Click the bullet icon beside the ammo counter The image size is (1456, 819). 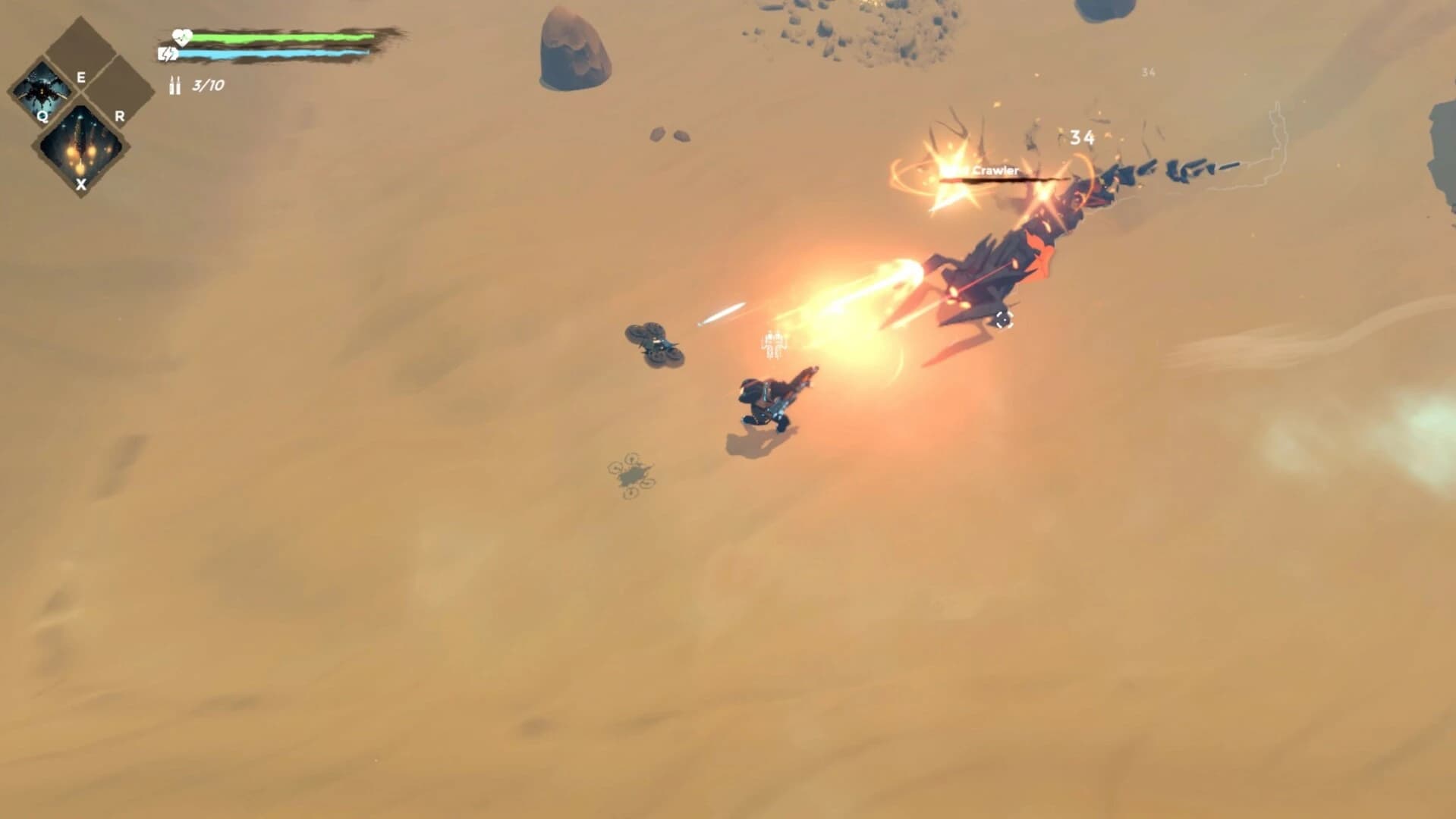point(175,85)
